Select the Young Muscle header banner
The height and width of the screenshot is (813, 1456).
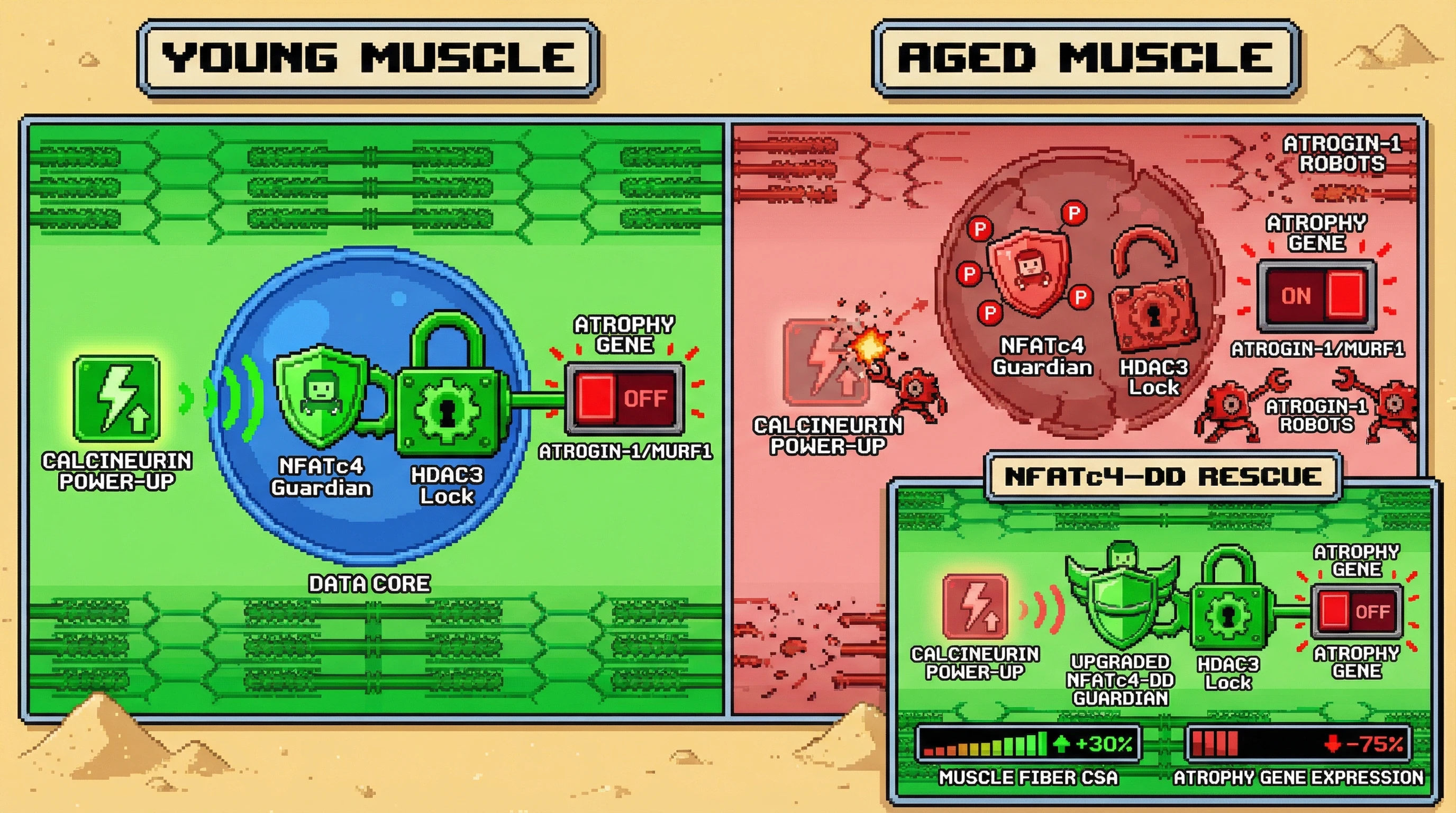tap(369, 58)
